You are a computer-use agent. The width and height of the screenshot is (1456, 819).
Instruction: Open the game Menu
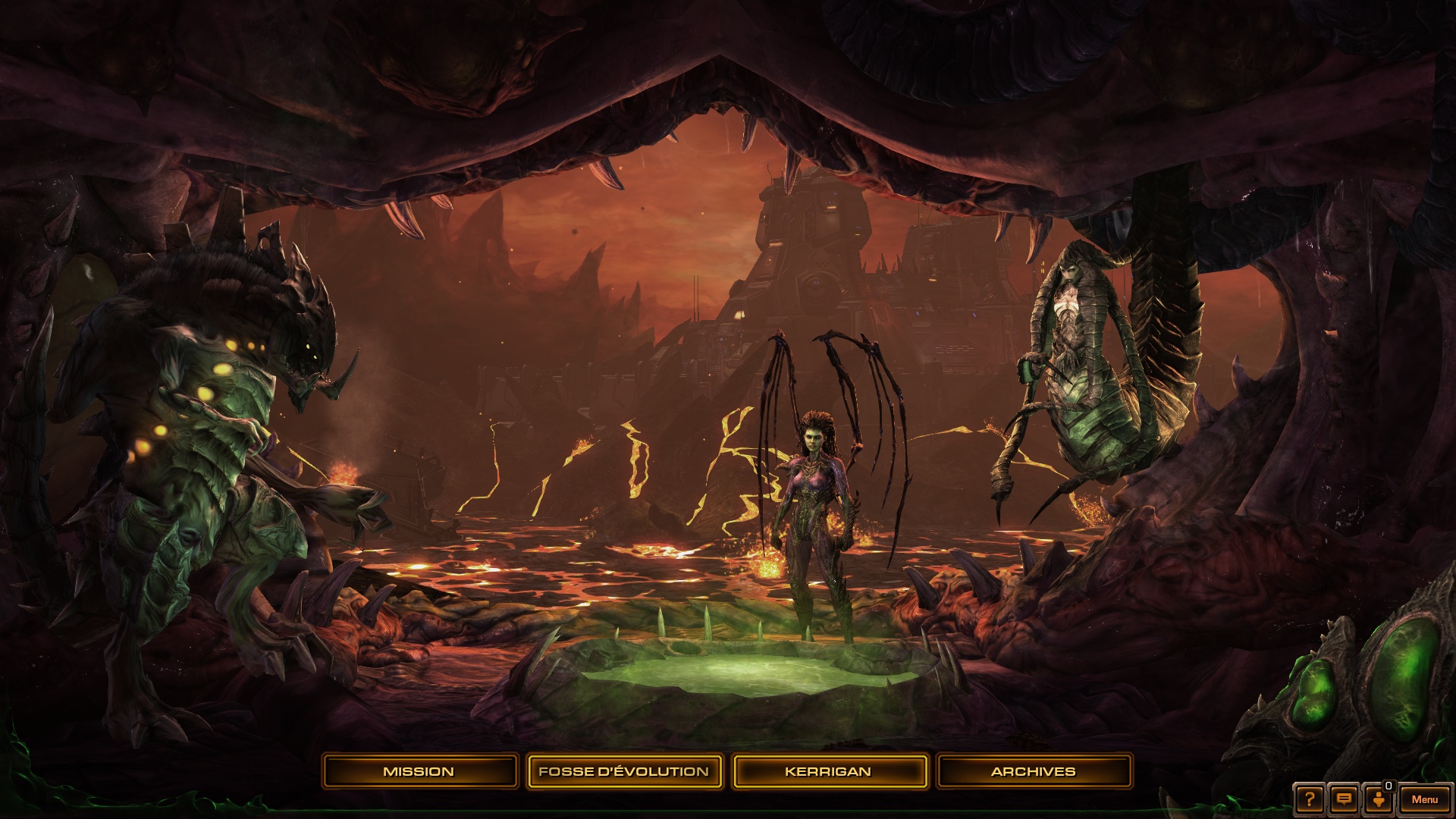pos(1424,799)
